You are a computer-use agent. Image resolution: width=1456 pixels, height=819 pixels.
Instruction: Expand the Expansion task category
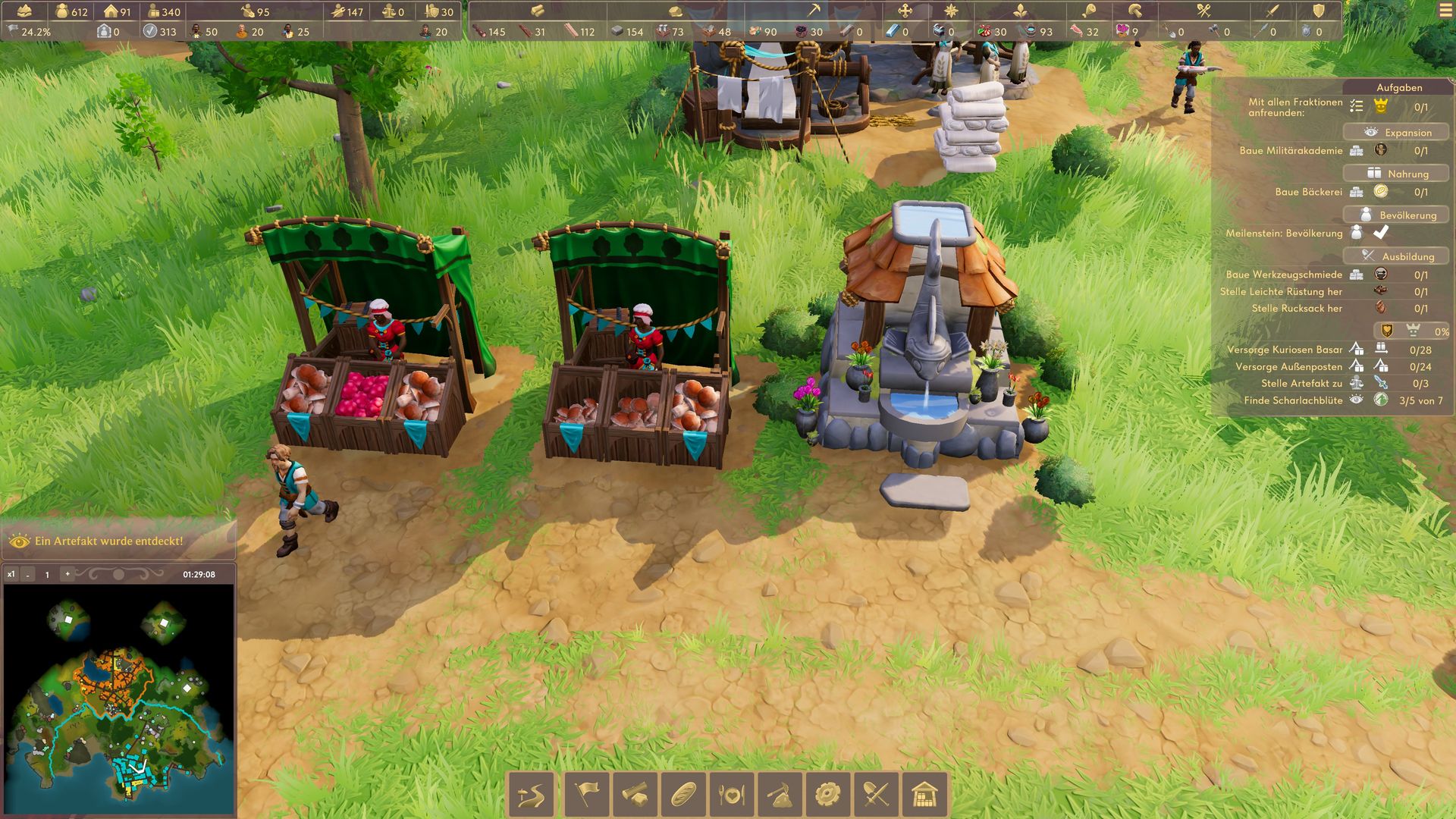tap(1396, 132)
